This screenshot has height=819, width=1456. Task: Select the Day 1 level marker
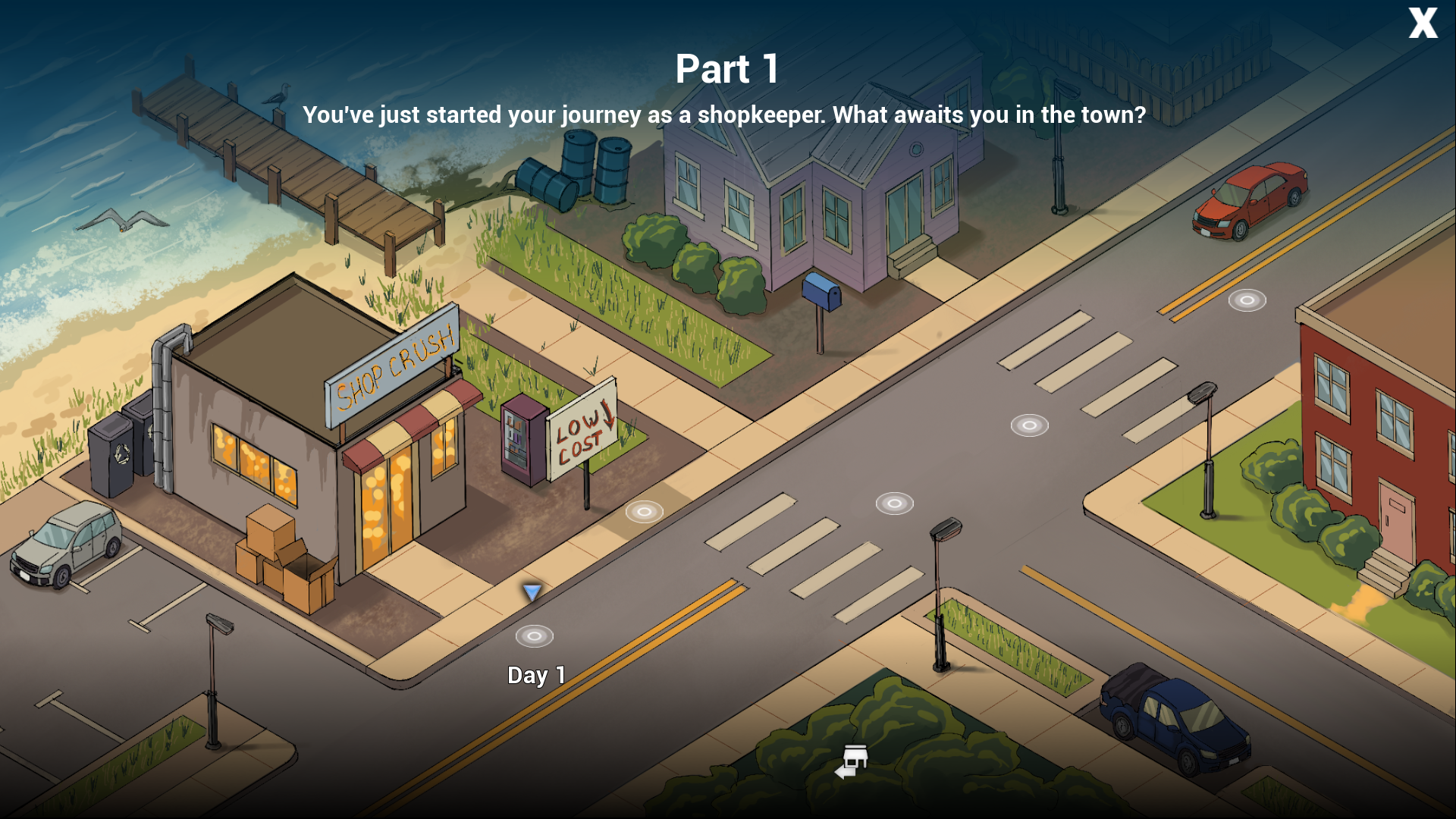pyautogui.click(x=535, y=636)
